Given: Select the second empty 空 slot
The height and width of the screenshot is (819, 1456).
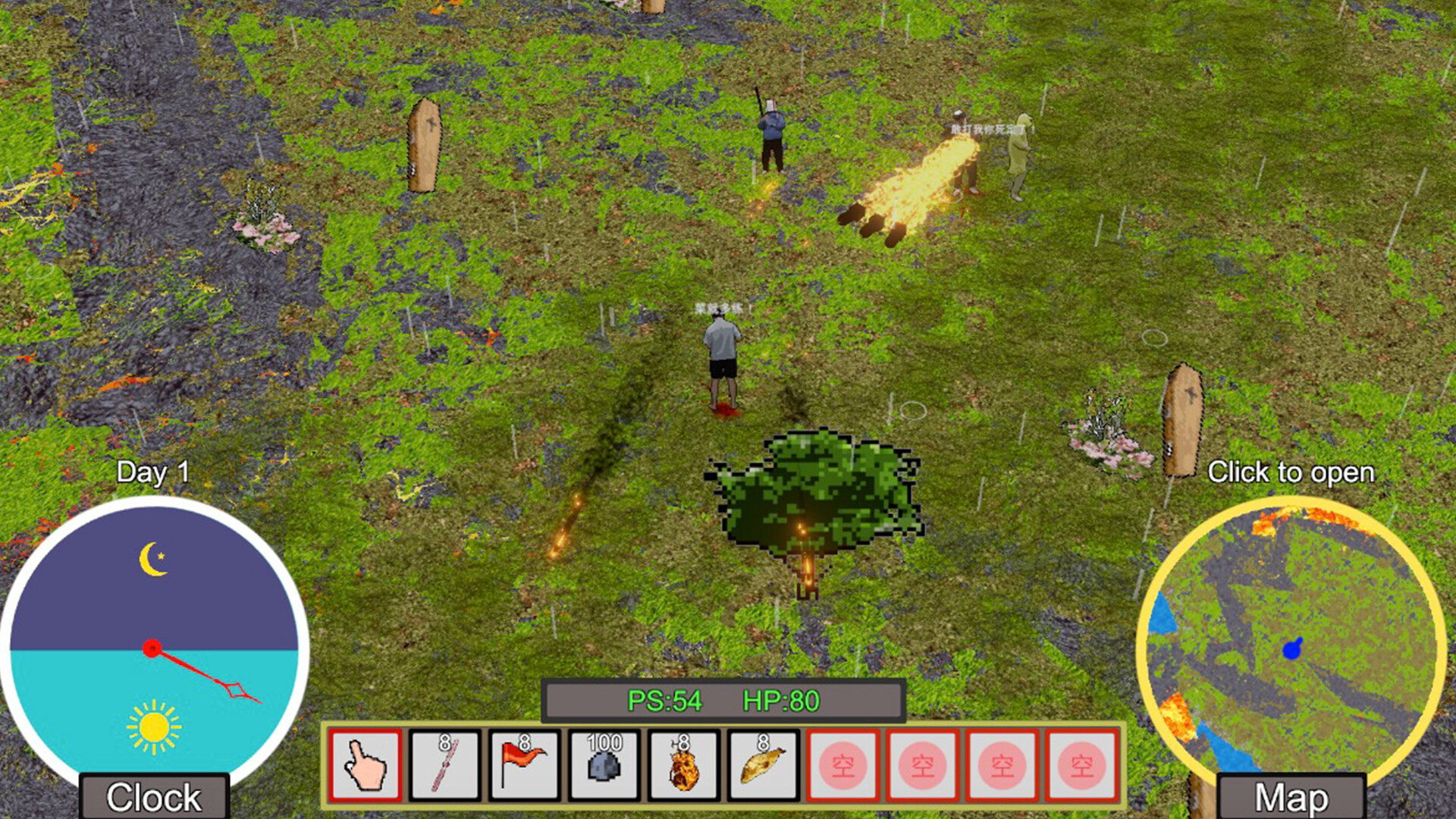Looking at the screenshot, I should click(x=922, y=766).
